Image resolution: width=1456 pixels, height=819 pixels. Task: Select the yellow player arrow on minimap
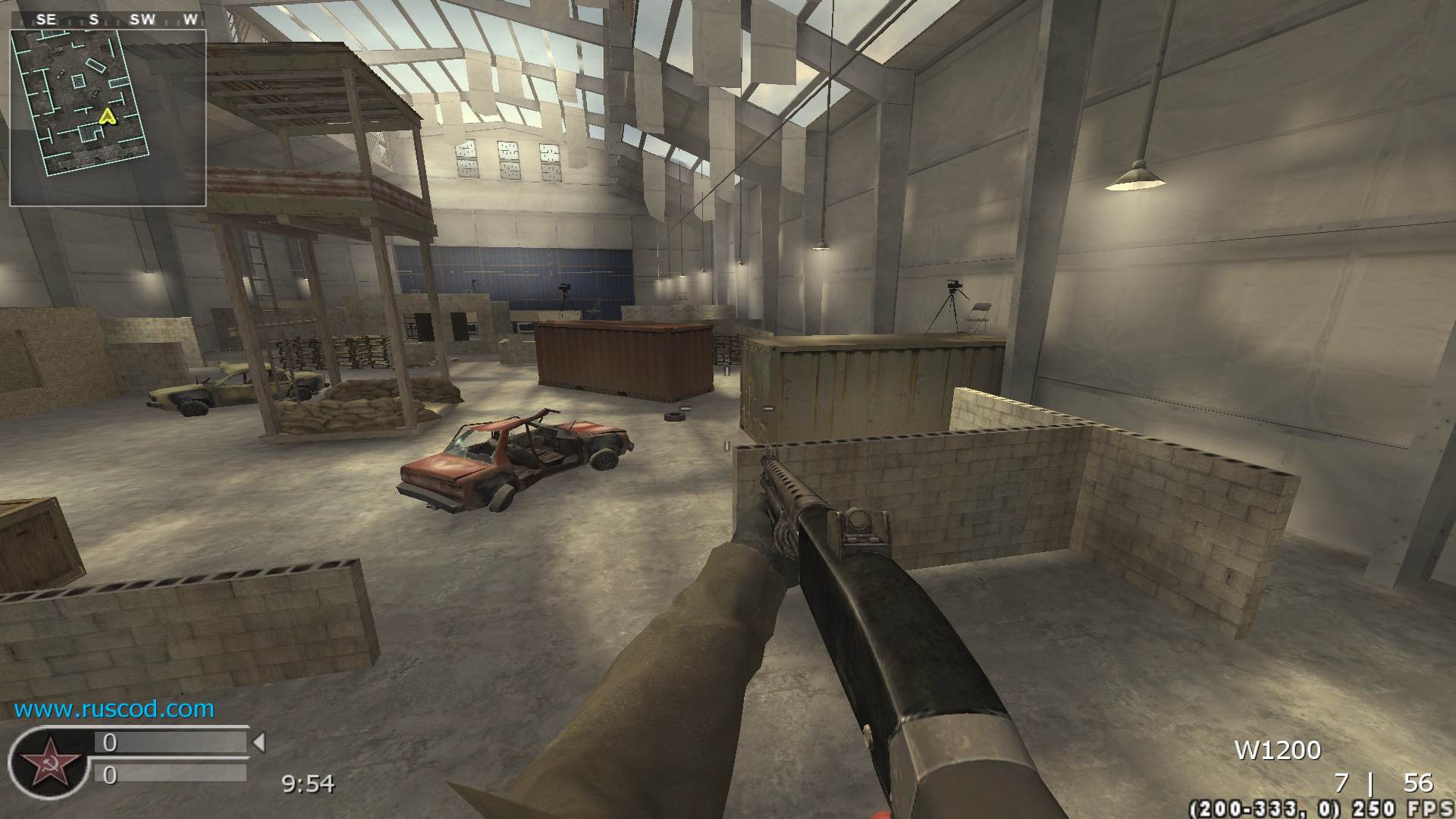pos(108,116)
